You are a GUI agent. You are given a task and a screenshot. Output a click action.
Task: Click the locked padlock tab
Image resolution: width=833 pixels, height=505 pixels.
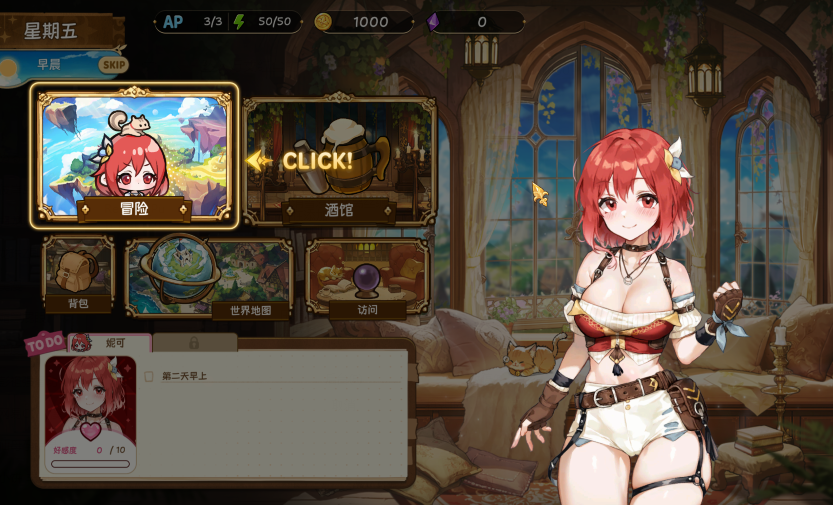(194, 342)
